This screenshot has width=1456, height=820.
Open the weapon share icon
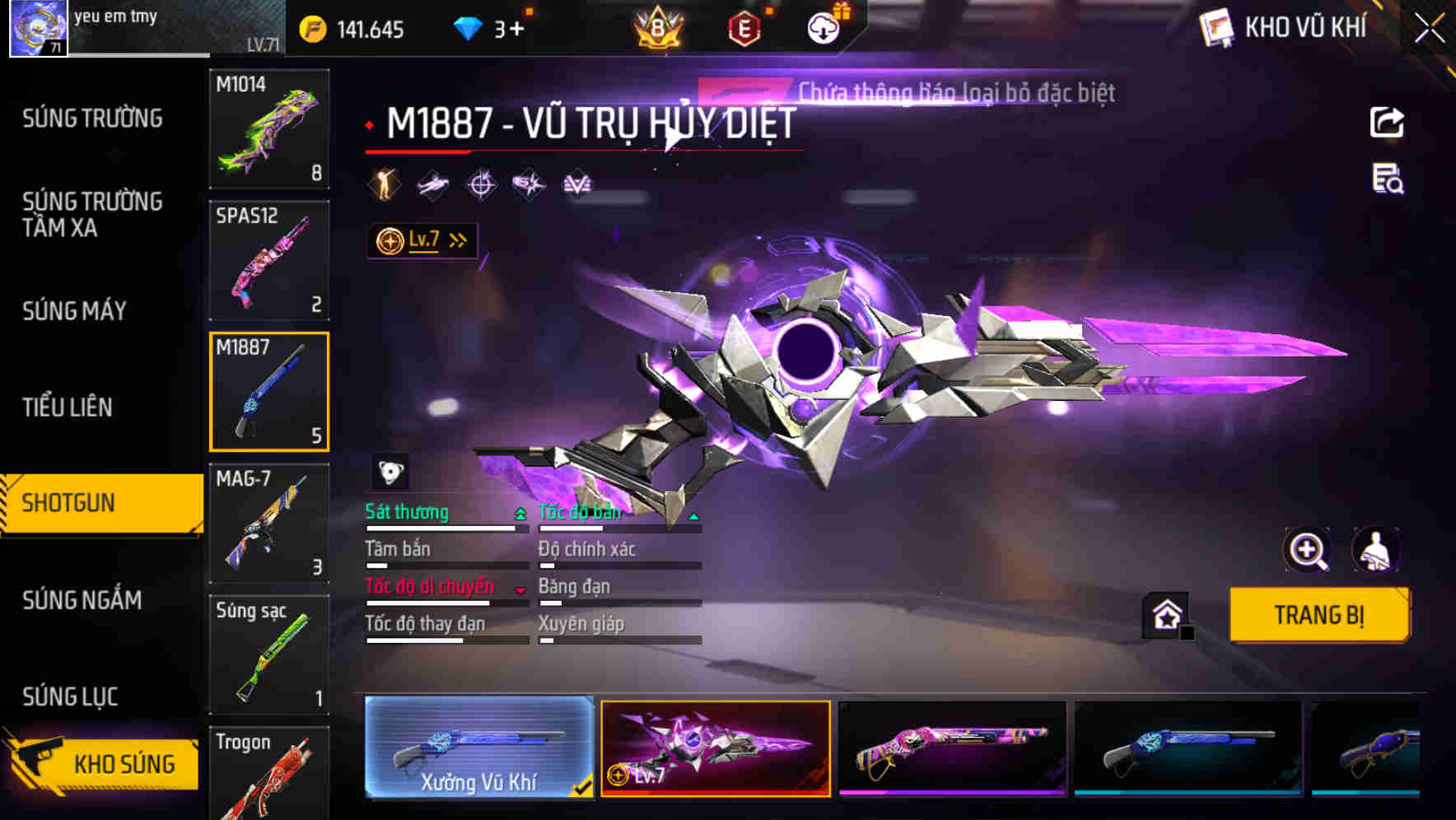point(1386,121)
